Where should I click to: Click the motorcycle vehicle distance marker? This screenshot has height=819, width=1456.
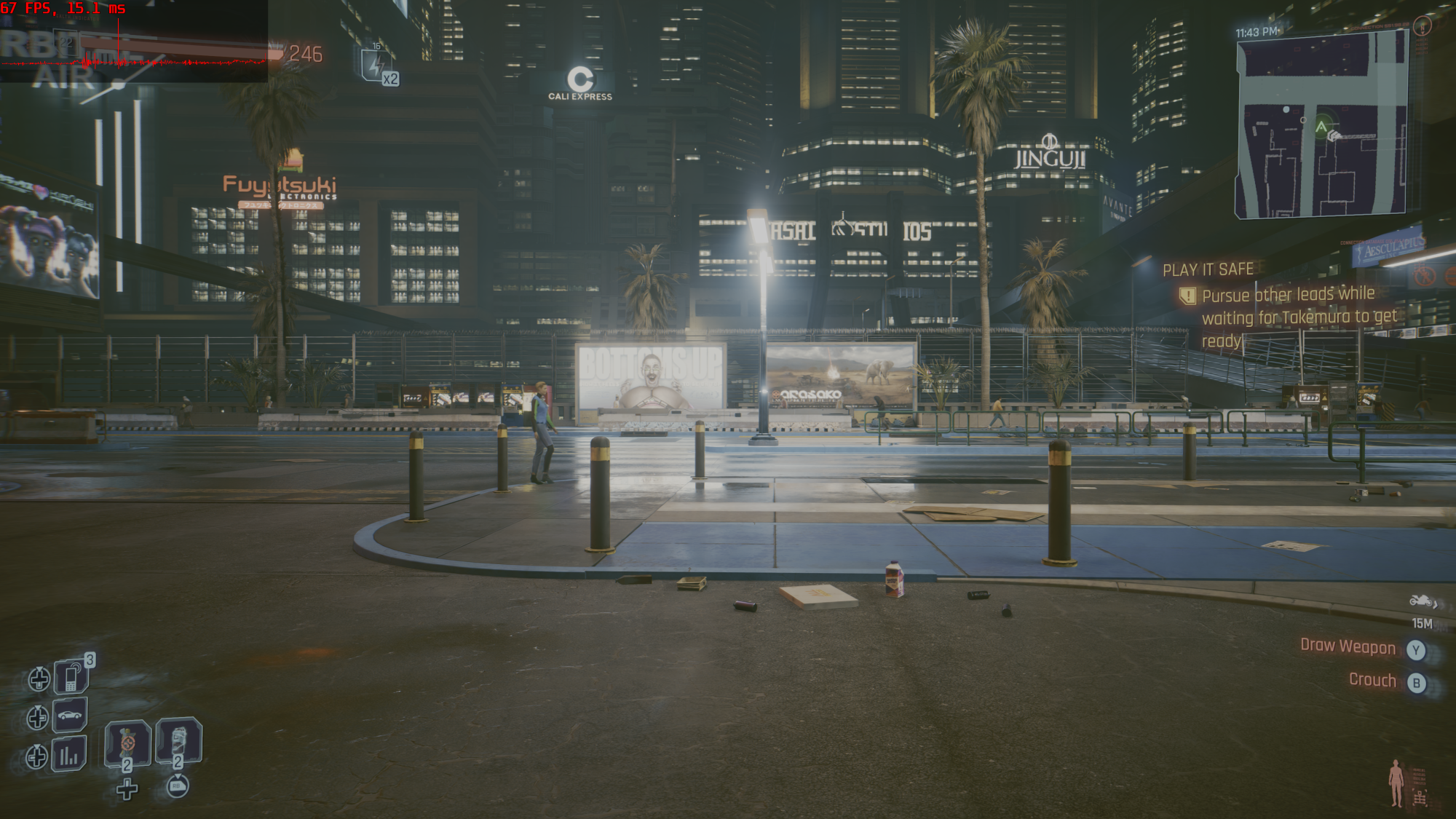pyautogui.click(x=1422, y=601)
